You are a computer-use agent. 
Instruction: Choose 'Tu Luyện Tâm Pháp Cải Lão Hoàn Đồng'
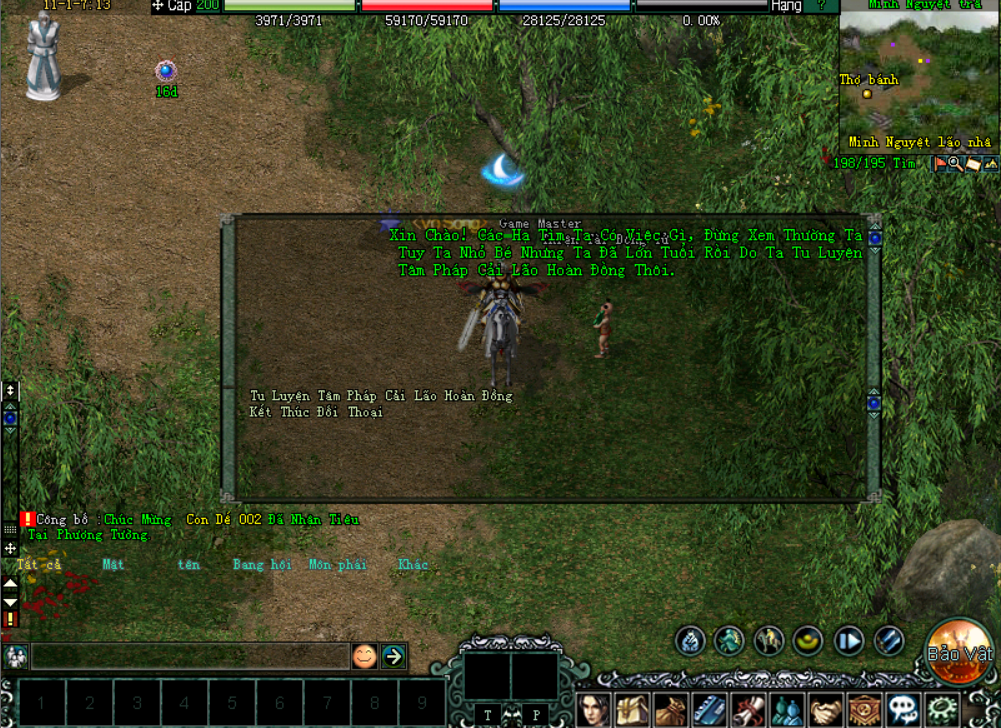coord(380,396)
